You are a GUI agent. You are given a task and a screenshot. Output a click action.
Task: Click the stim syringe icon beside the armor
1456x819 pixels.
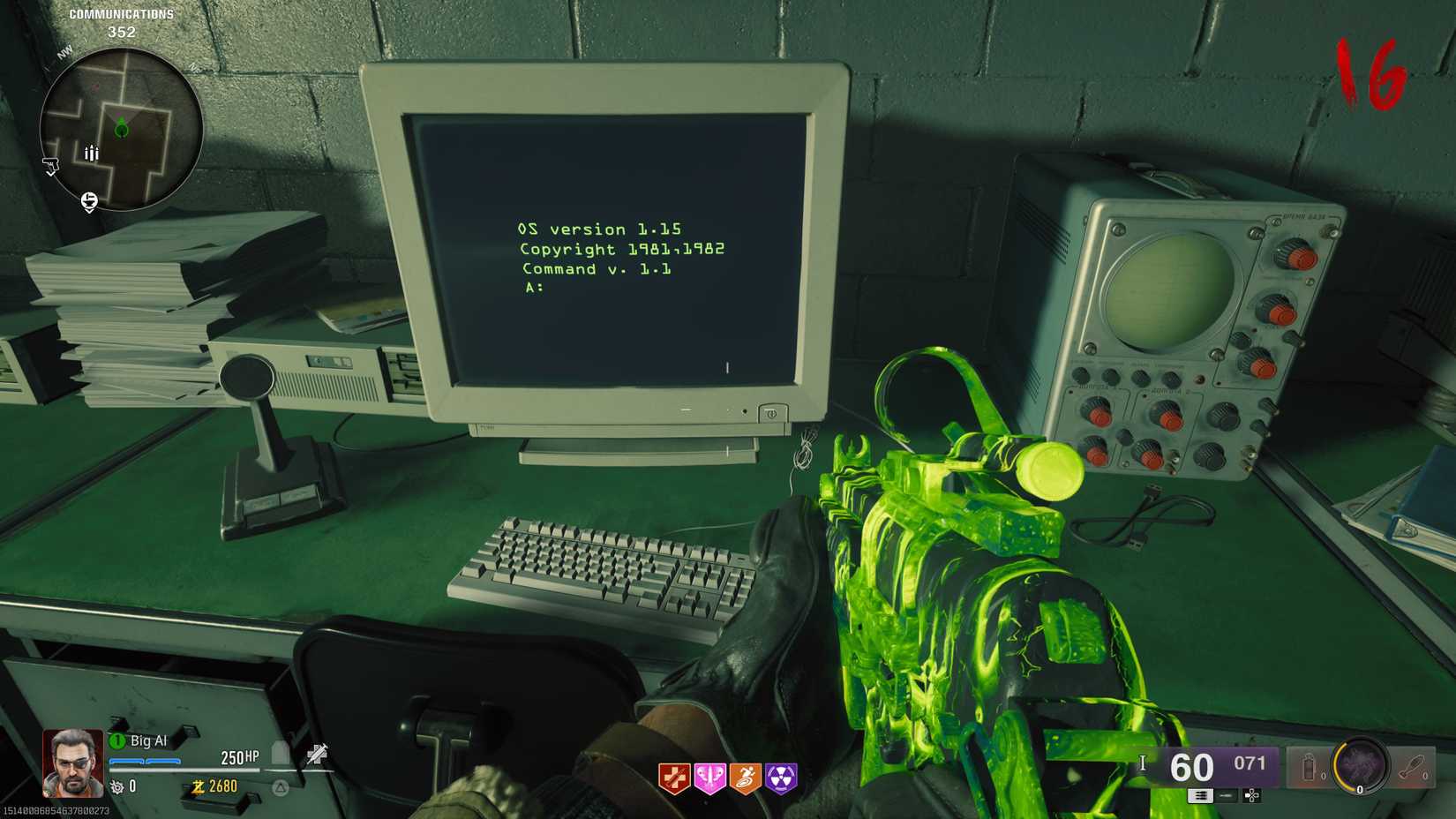point(318,754)
